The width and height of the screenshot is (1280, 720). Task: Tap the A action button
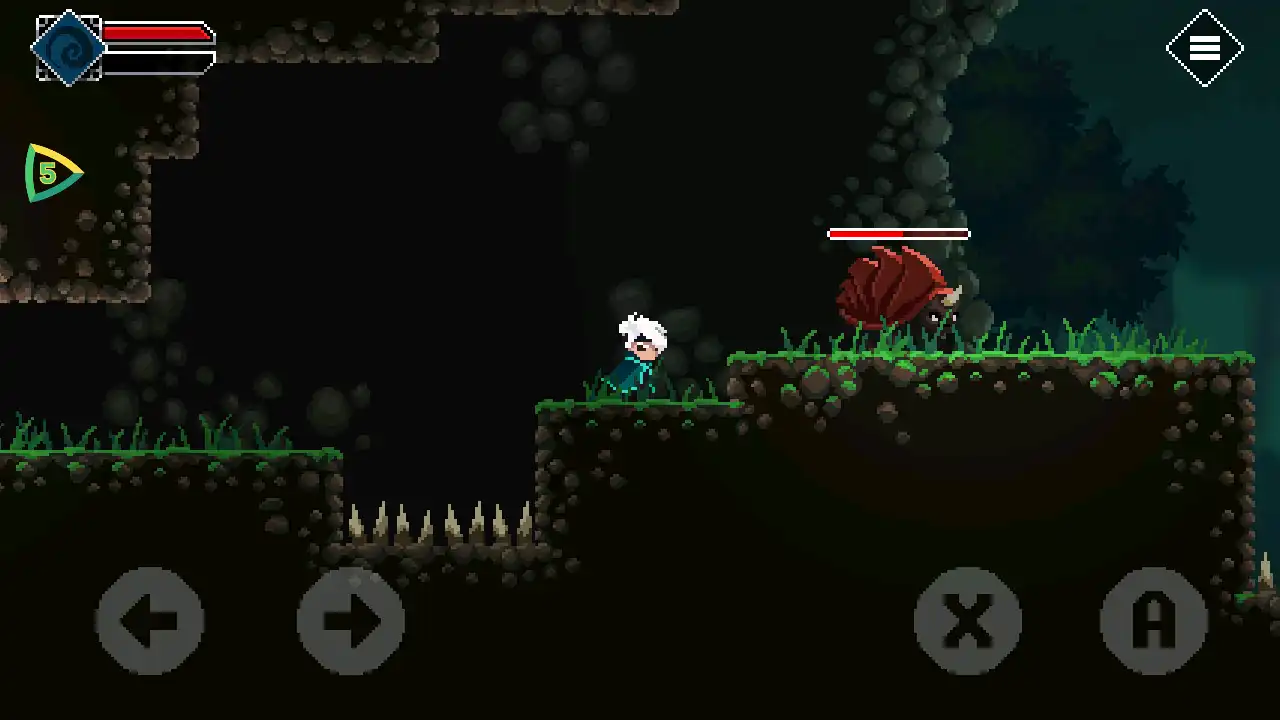click(x=1154, y=621)
